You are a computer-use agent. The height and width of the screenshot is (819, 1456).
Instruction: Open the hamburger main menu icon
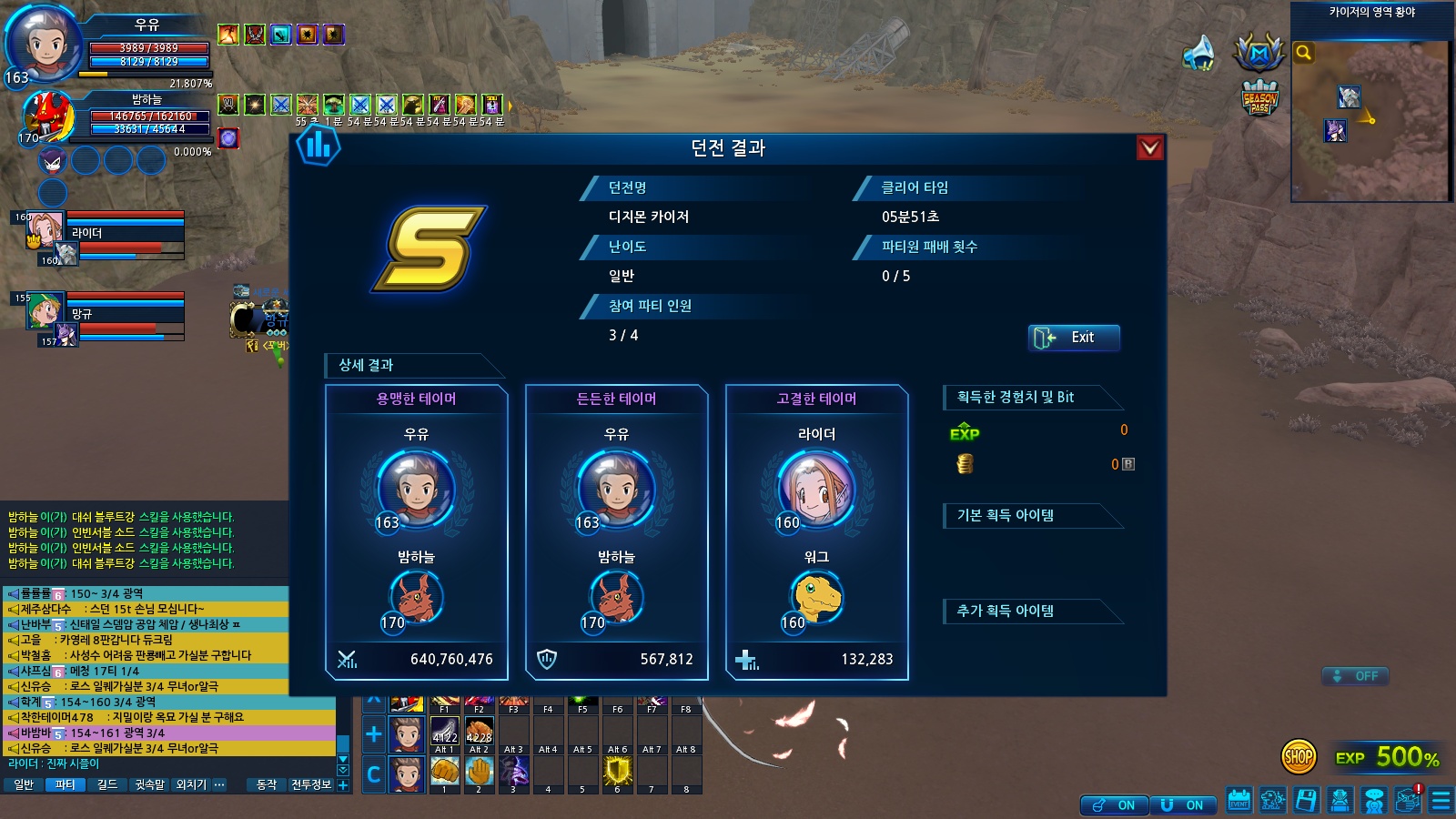pyautogui.click(x=1441, y=800)
